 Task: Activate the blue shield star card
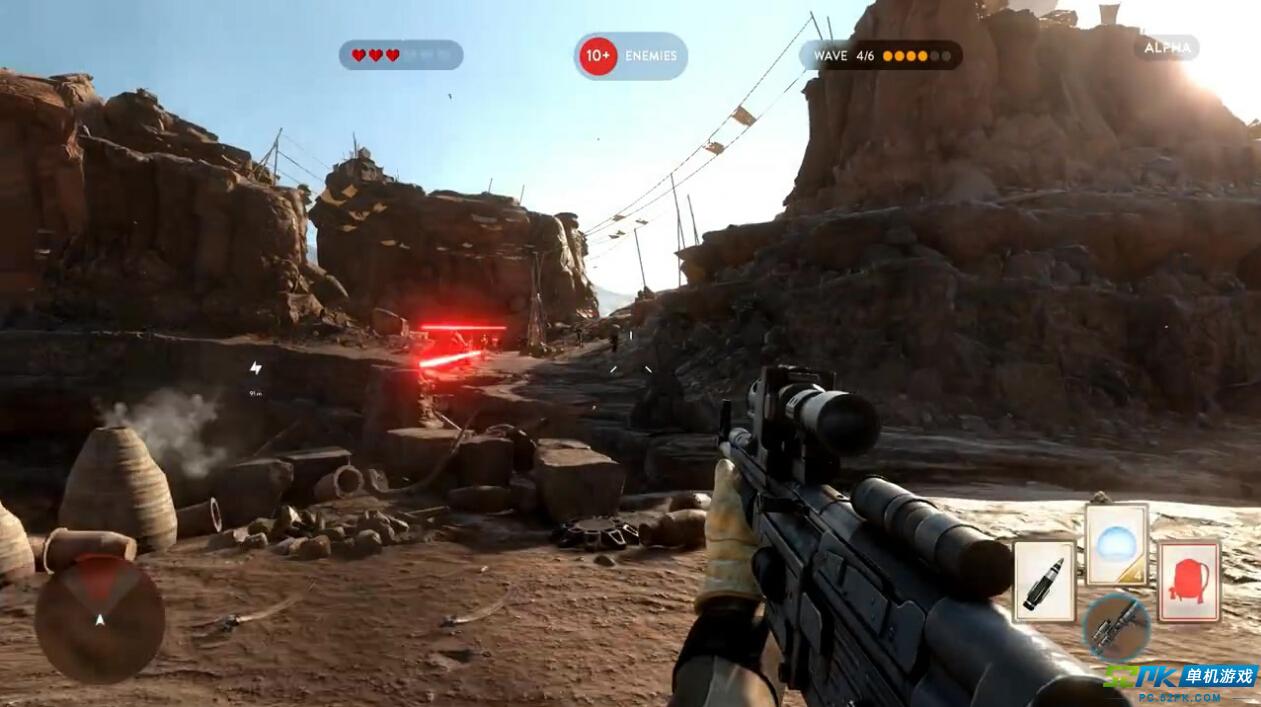pyautogui.click(x=1116, y=545)
